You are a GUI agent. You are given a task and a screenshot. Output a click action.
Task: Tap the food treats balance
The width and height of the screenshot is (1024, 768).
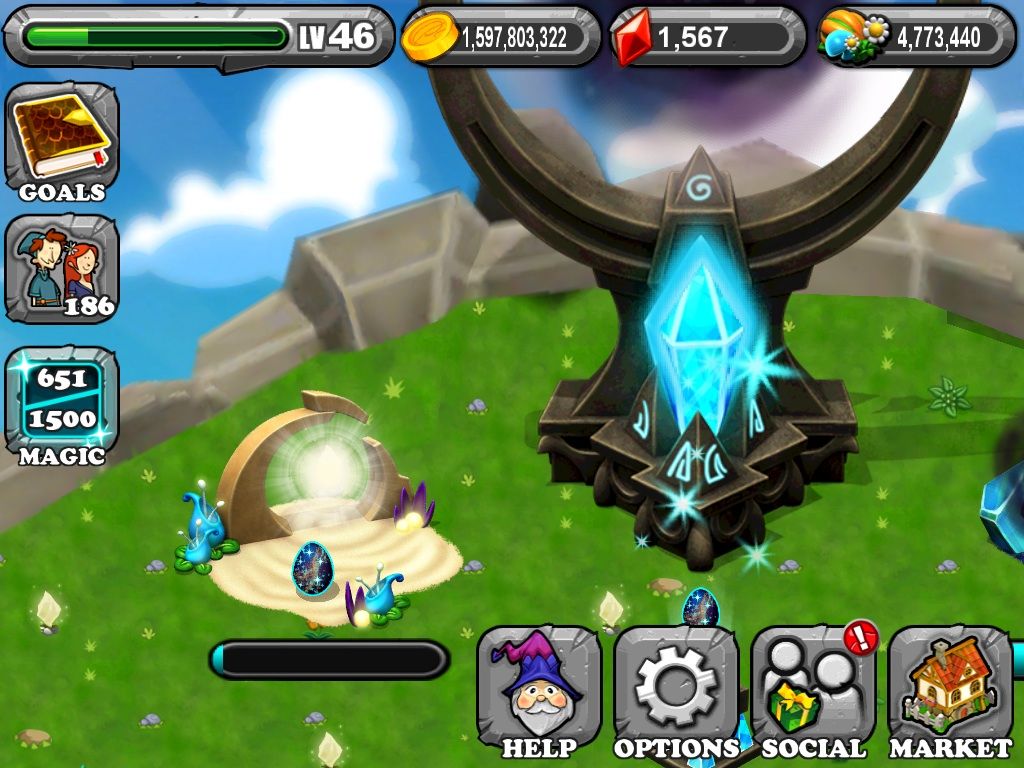[x=916, y=37]
